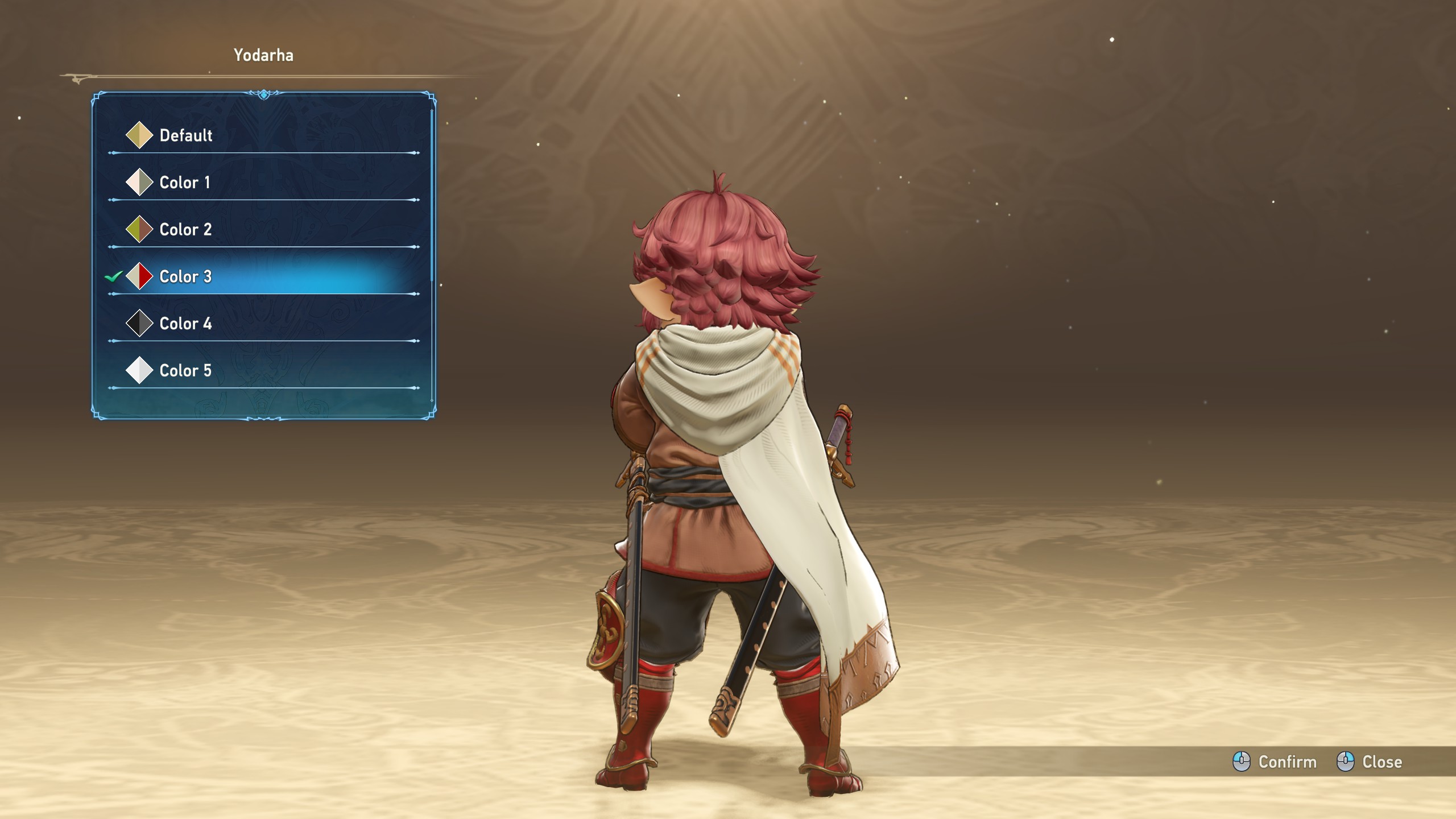1456x819 pixels.
Task: Select the Default color option
Action: tap(185, 135)
